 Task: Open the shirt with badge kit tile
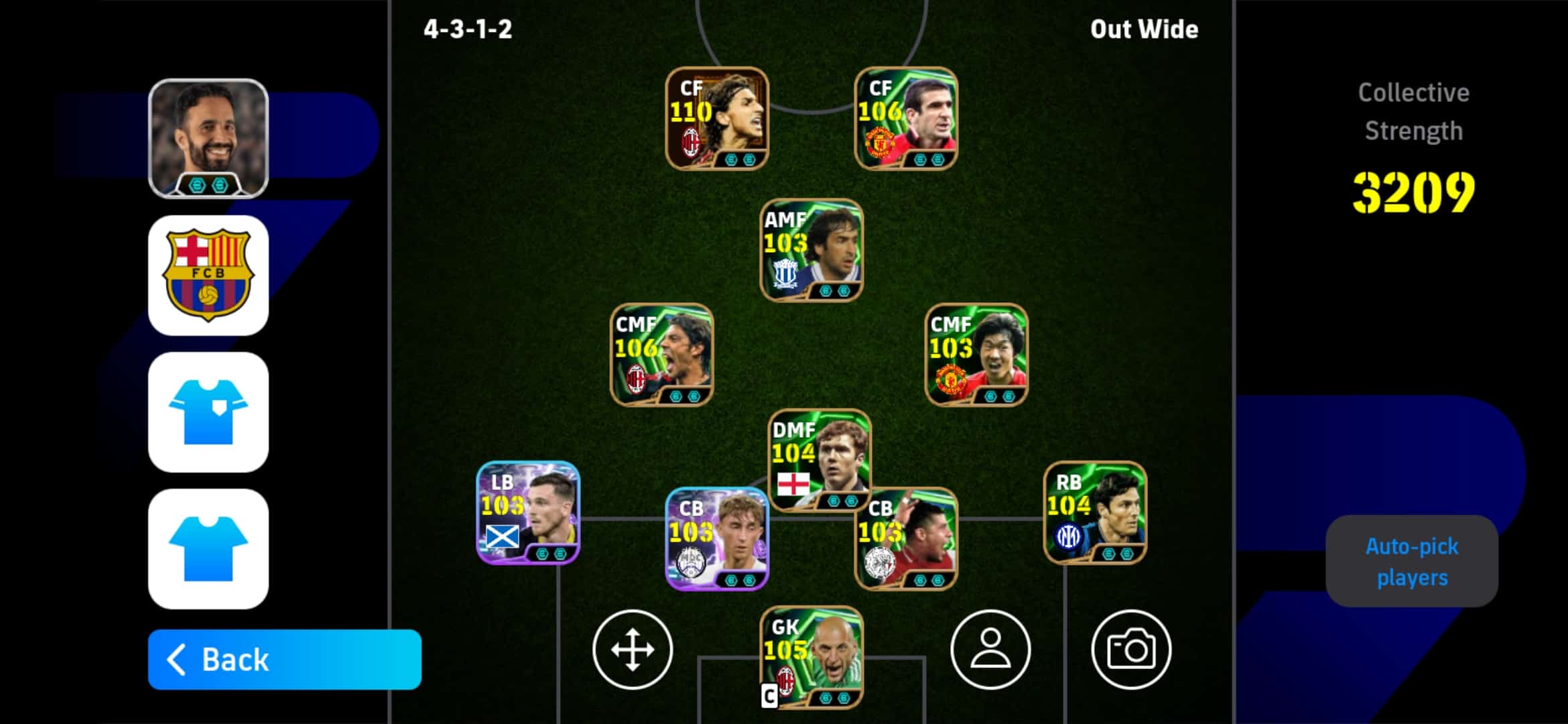[208, 412]
